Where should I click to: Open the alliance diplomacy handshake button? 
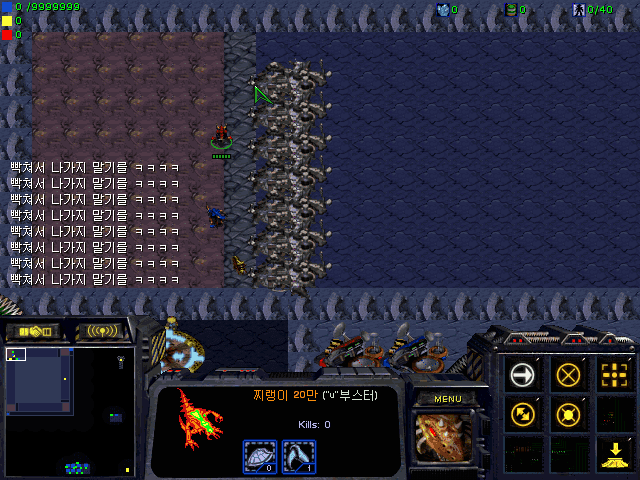tap(32, 331)
